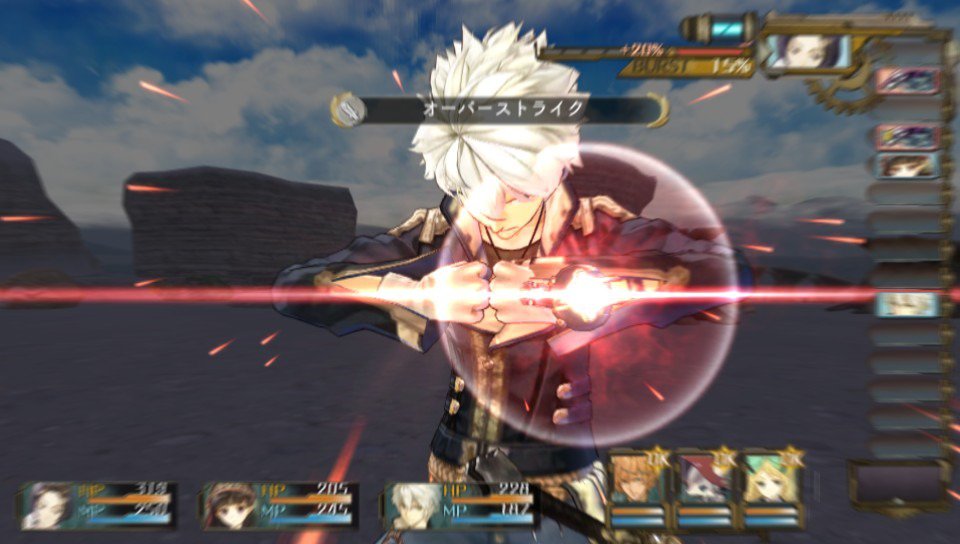Select the dark-haired party member portrait
Screen dimensions: 960x544
click(x=50, y=505)
